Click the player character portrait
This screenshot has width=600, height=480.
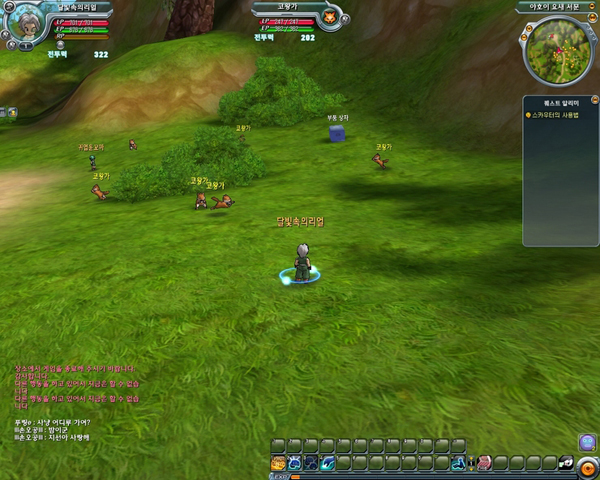24,24
